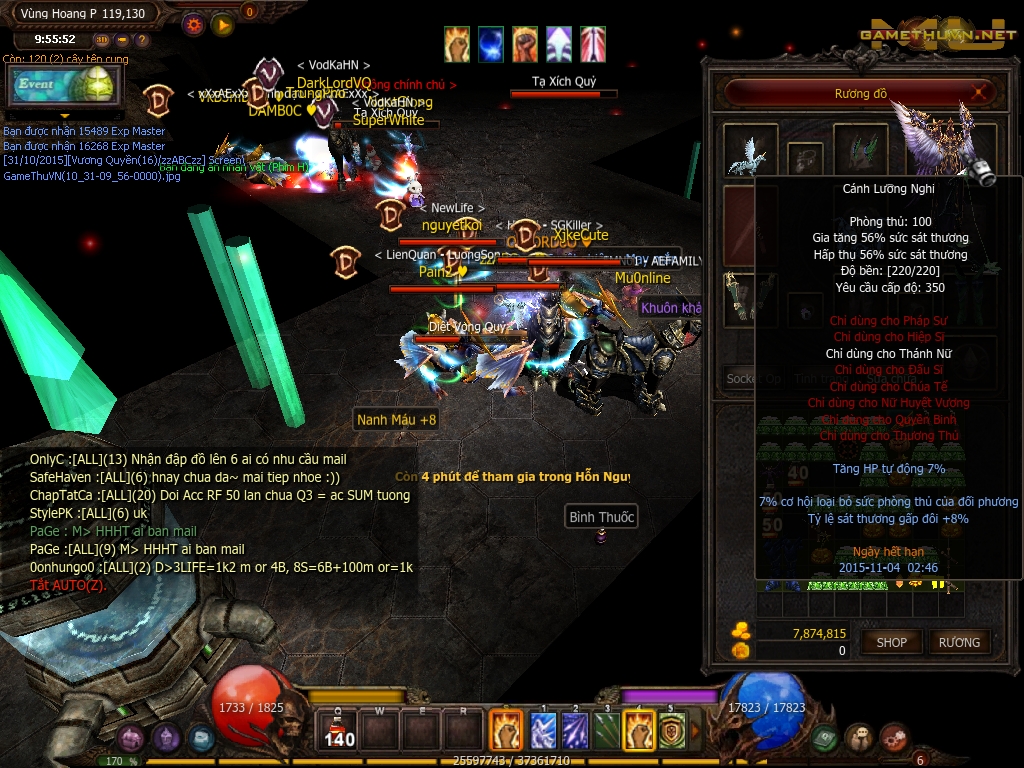Activate the shield skill in slot 5
The width and height of the screenshot is (1024, 768).
tap(671, 730)
